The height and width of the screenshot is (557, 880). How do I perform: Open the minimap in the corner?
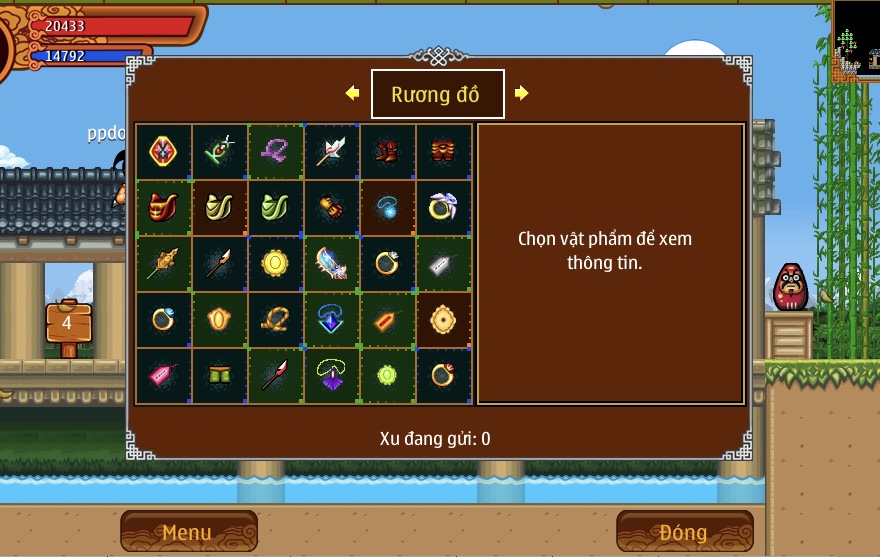click(x=856, y=41)
